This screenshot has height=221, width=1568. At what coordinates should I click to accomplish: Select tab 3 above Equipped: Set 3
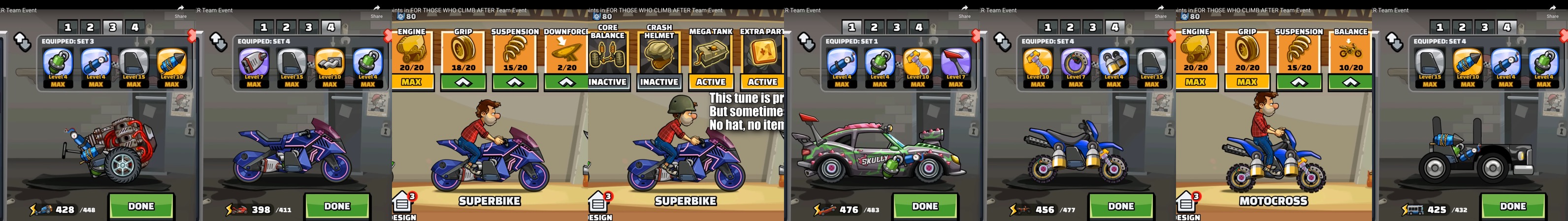(113, 27)
